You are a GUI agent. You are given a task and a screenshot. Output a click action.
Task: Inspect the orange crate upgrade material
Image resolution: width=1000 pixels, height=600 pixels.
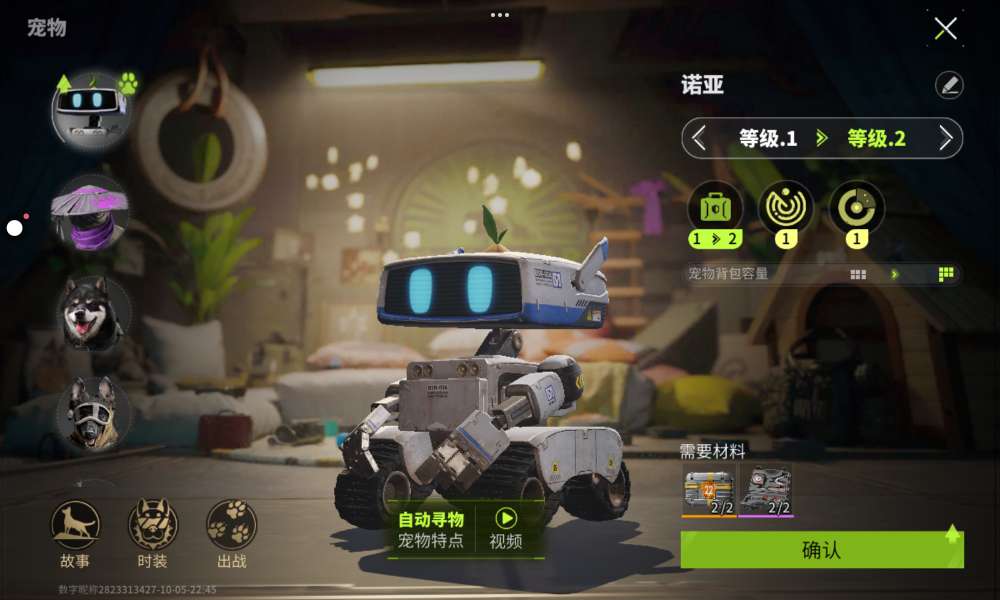point(709,490)
